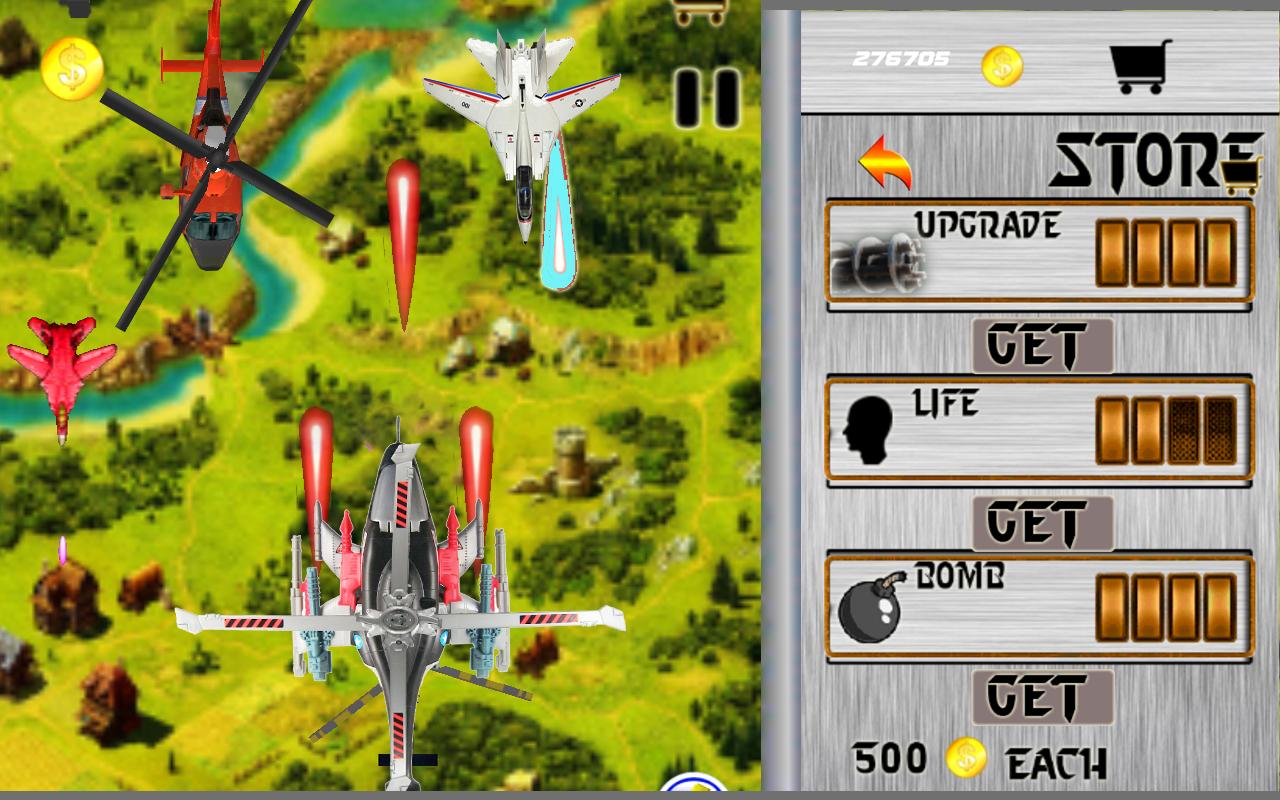Click the head silhouette Life icon
The image size is (1280, 800).
pyautogui.click(x=870, y=430)
